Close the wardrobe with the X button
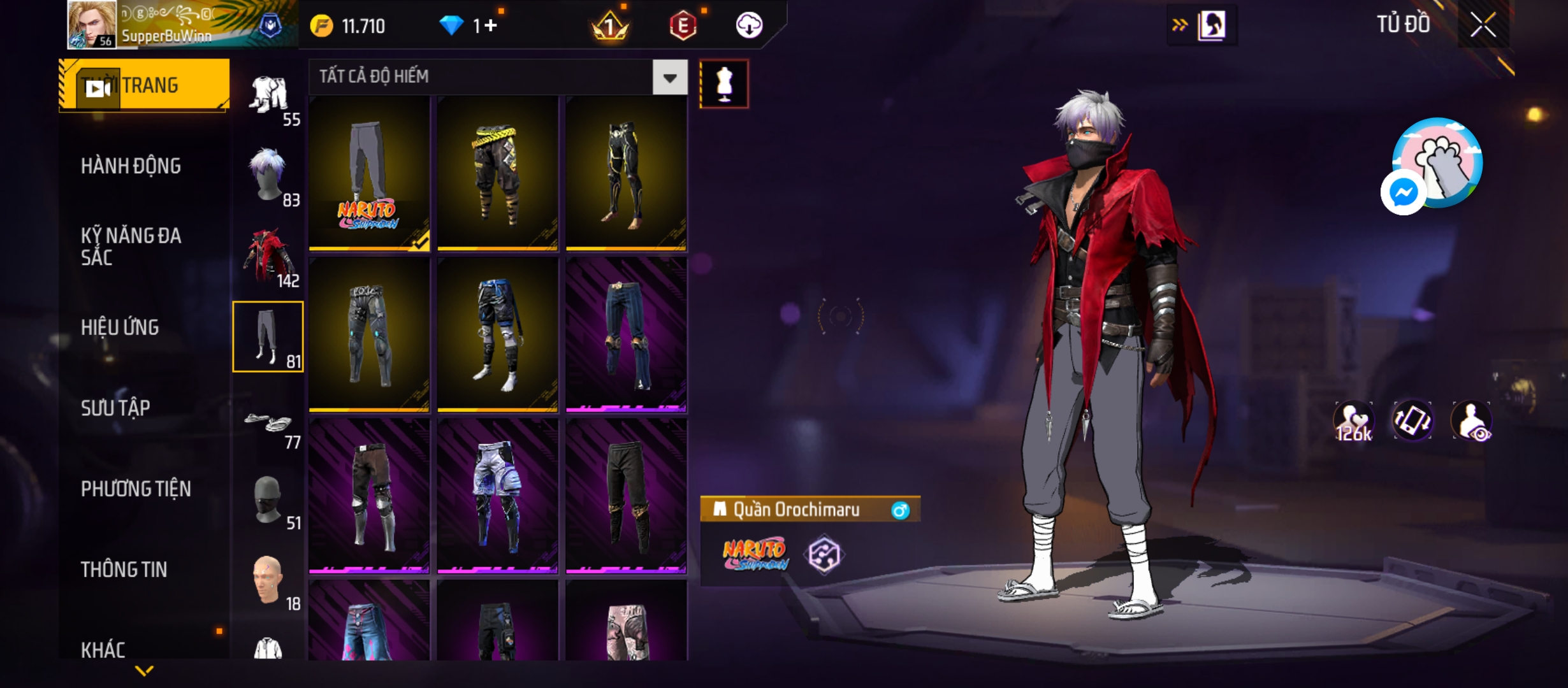The height and width of the screenshot is (688, 1568). coord(1483,26)
